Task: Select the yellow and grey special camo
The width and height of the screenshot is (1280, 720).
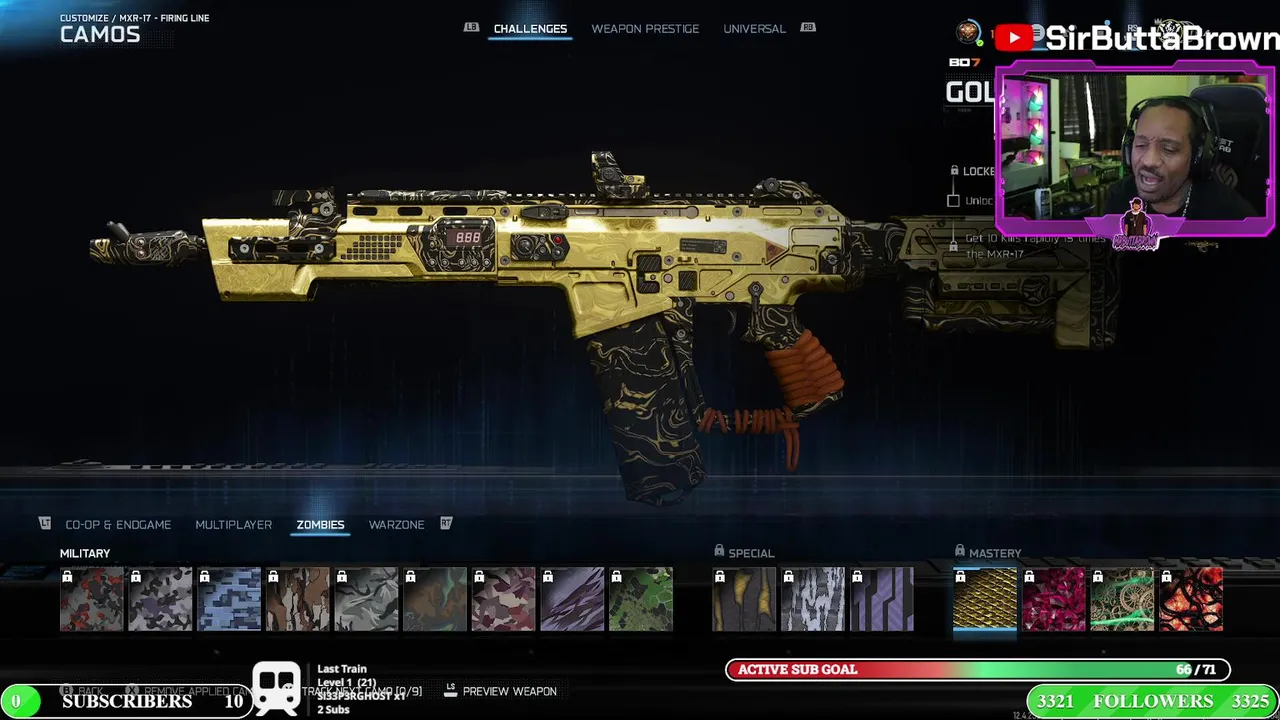Action: pyautogui.click(x=744, y=600)
